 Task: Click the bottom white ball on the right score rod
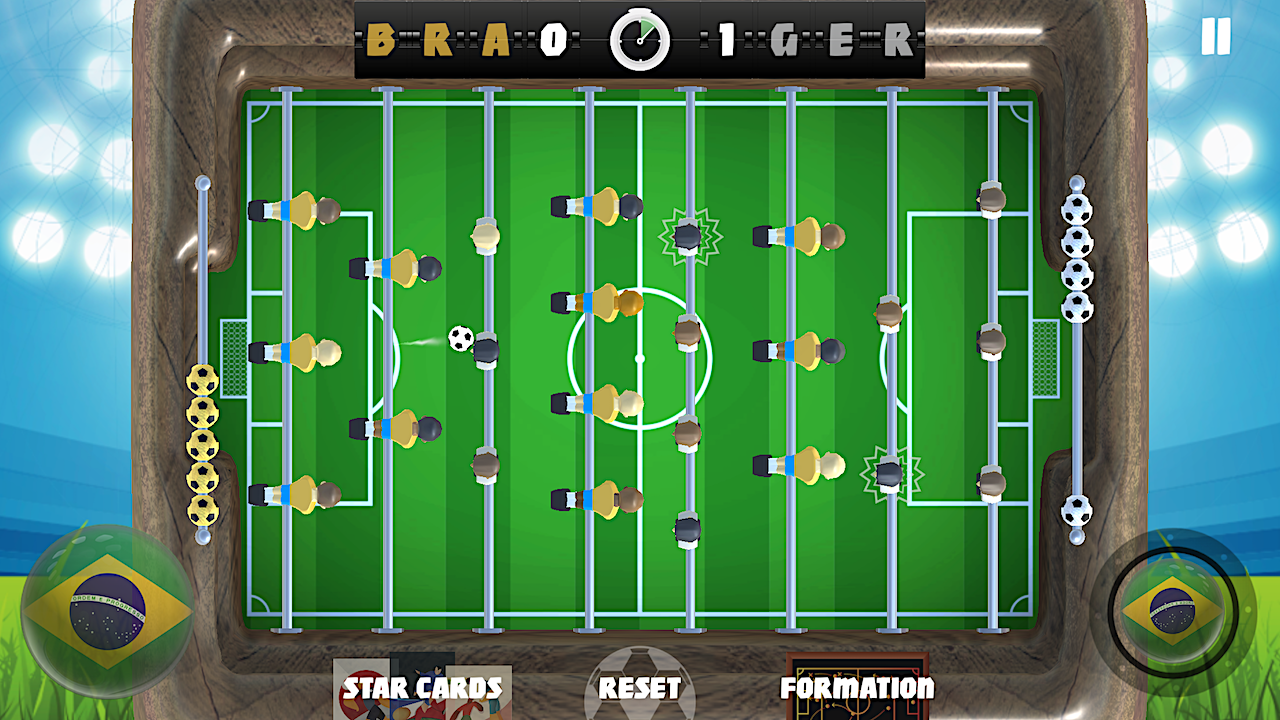tap(1077, 510)
